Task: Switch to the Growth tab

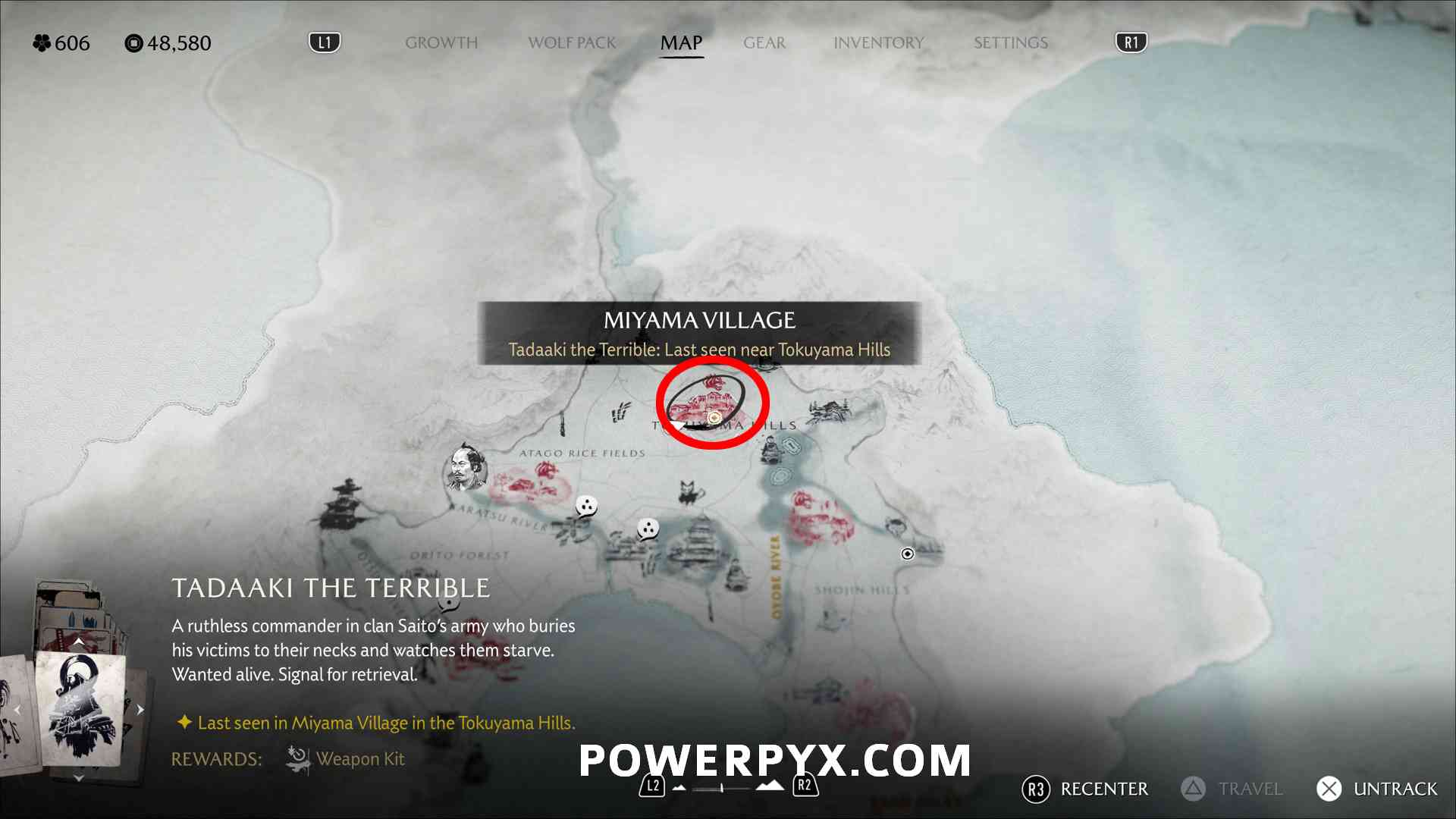Action: point(441,43)
